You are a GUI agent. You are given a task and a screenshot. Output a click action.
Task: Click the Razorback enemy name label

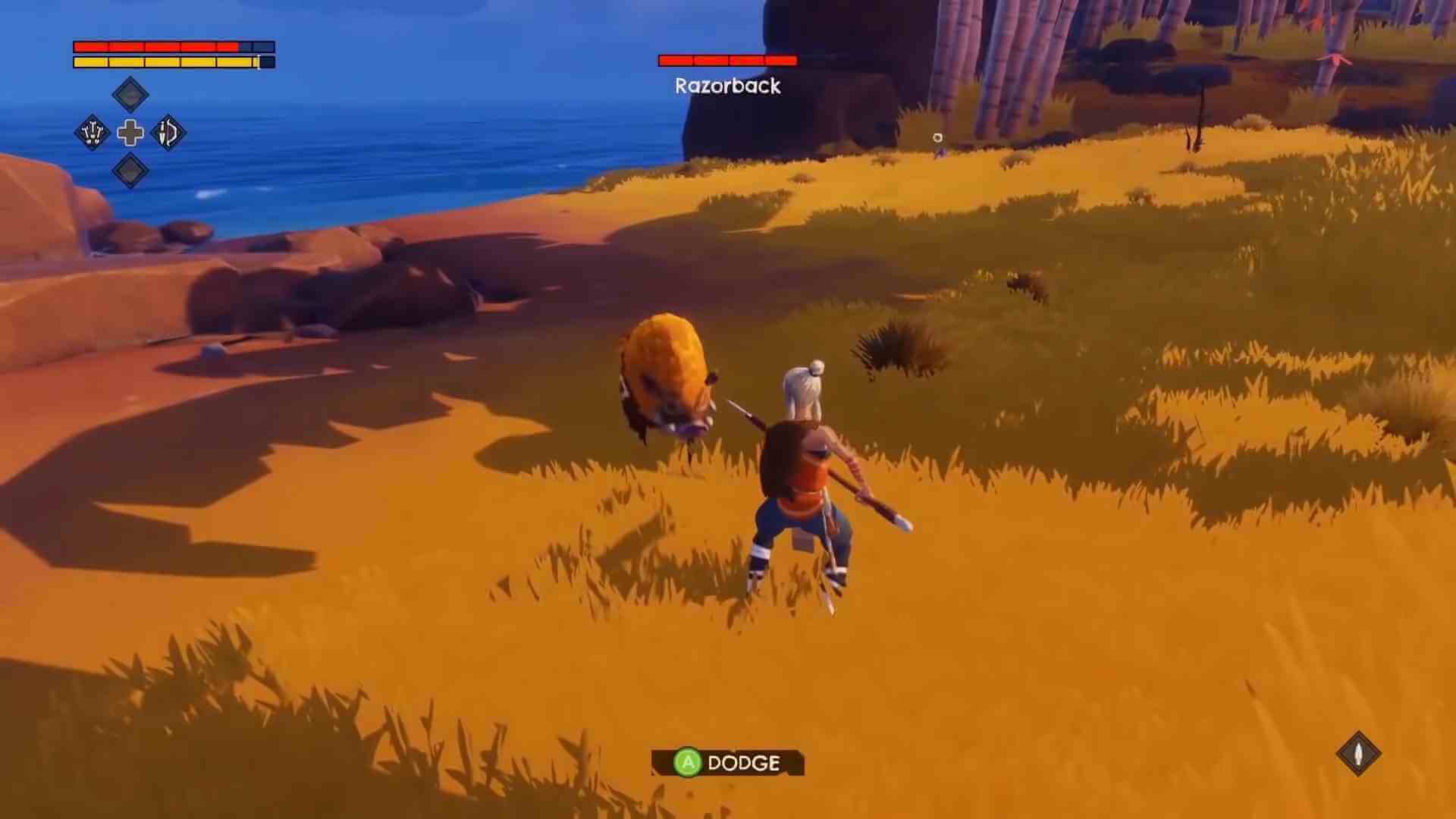tap(726, 86)
